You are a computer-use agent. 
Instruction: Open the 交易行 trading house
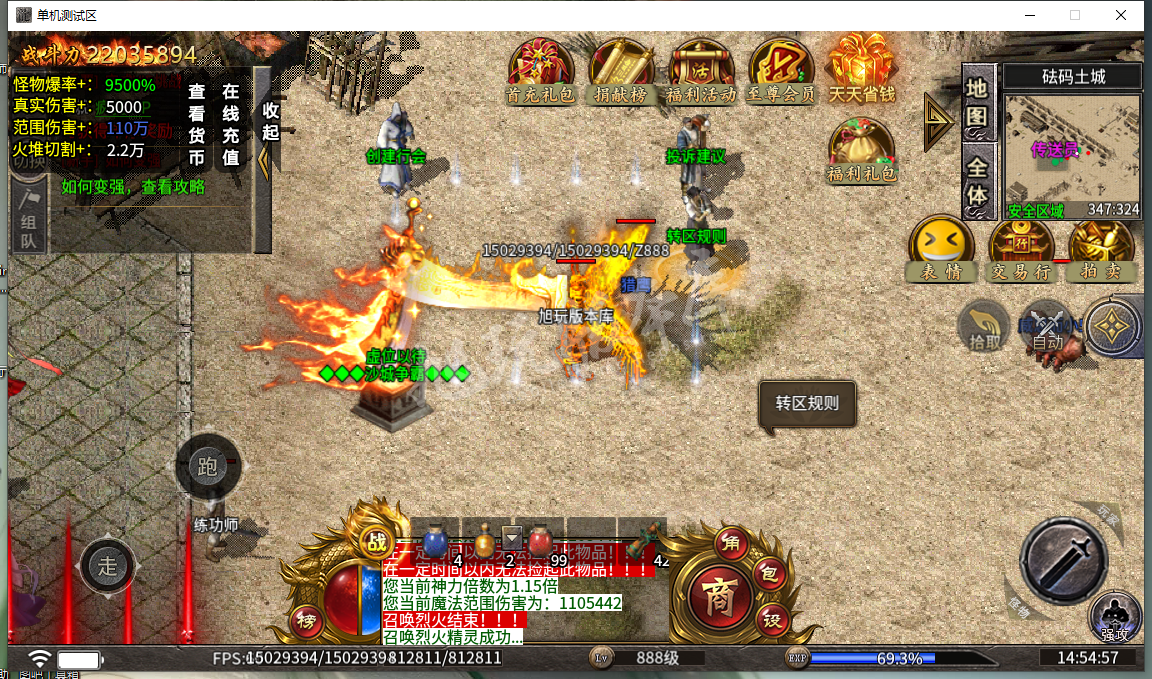pyautogui.click(x=1021, y=248)
